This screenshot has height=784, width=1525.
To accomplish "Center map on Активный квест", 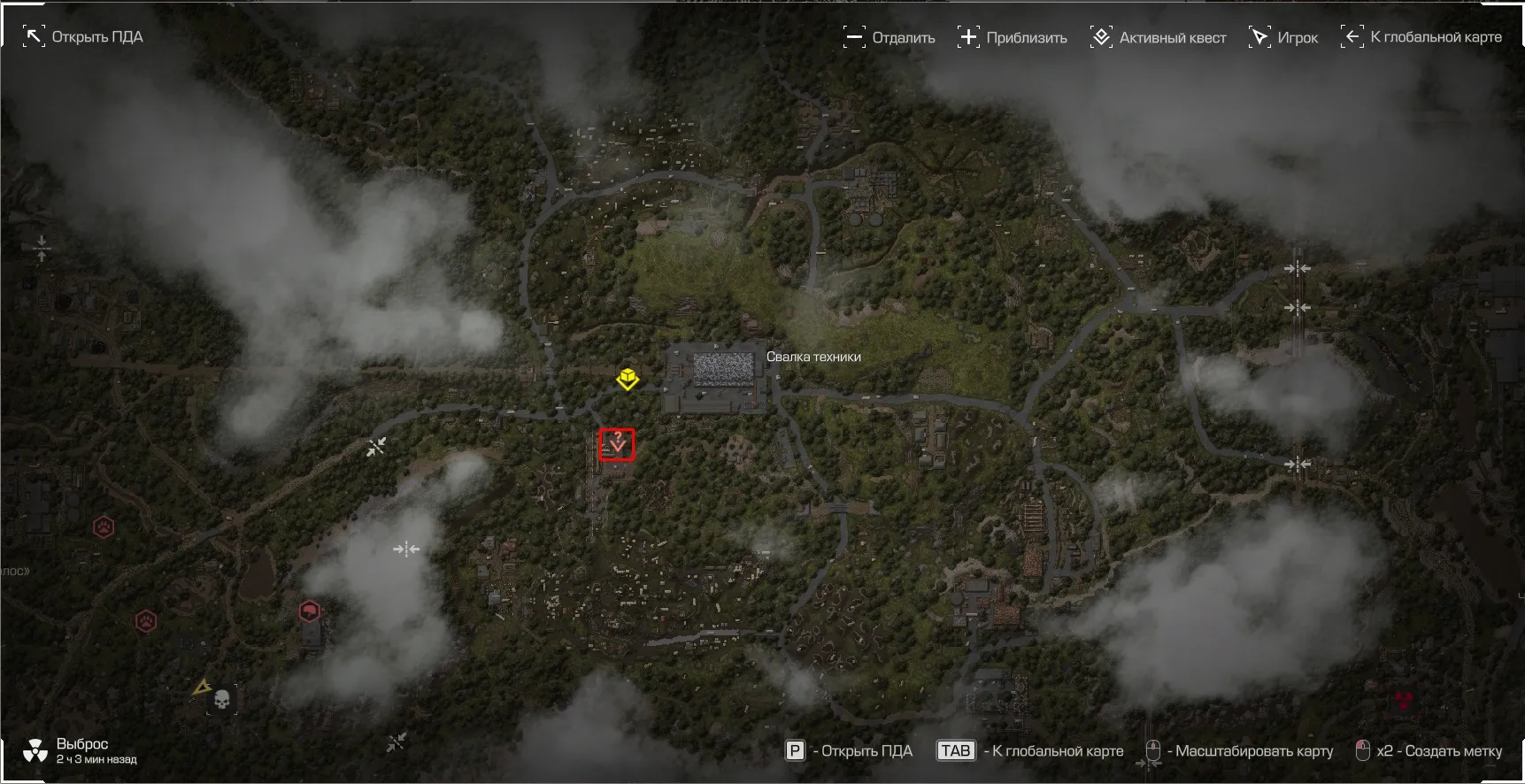I will pyautogui.click(x=1159, y=37).
